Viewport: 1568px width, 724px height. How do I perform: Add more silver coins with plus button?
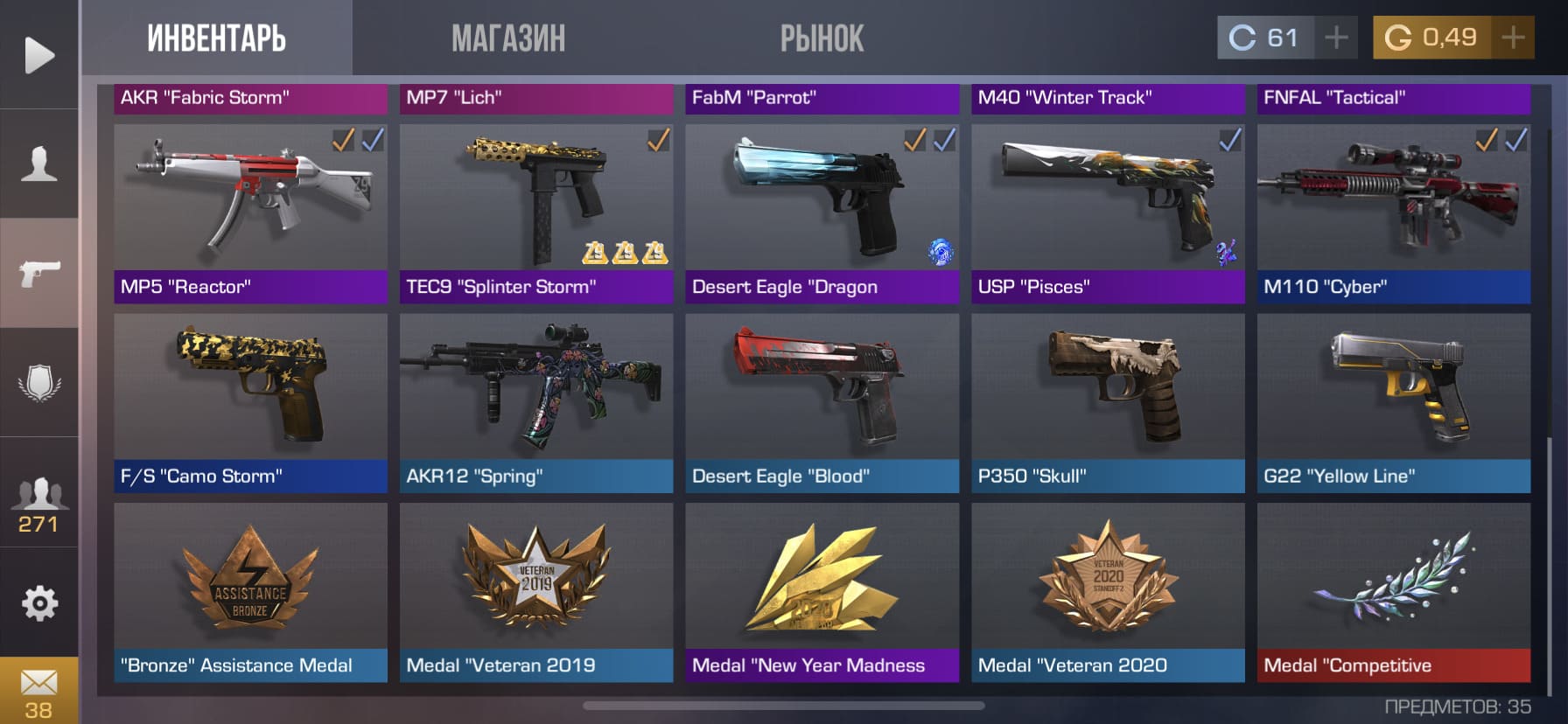pos(1336,38)
